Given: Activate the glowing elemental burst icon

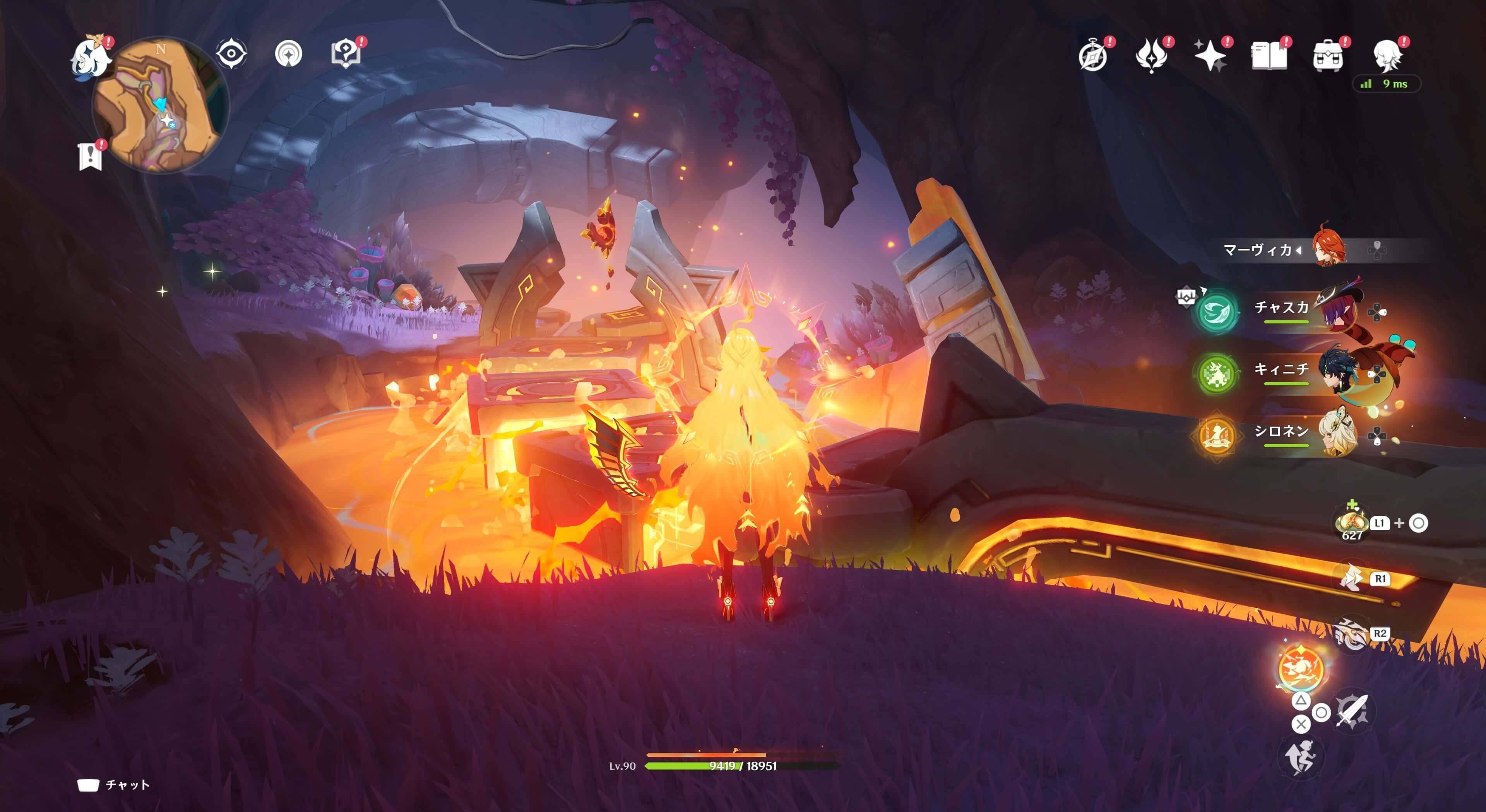Looking at the screenshot, I should [x=1301, y=667].
